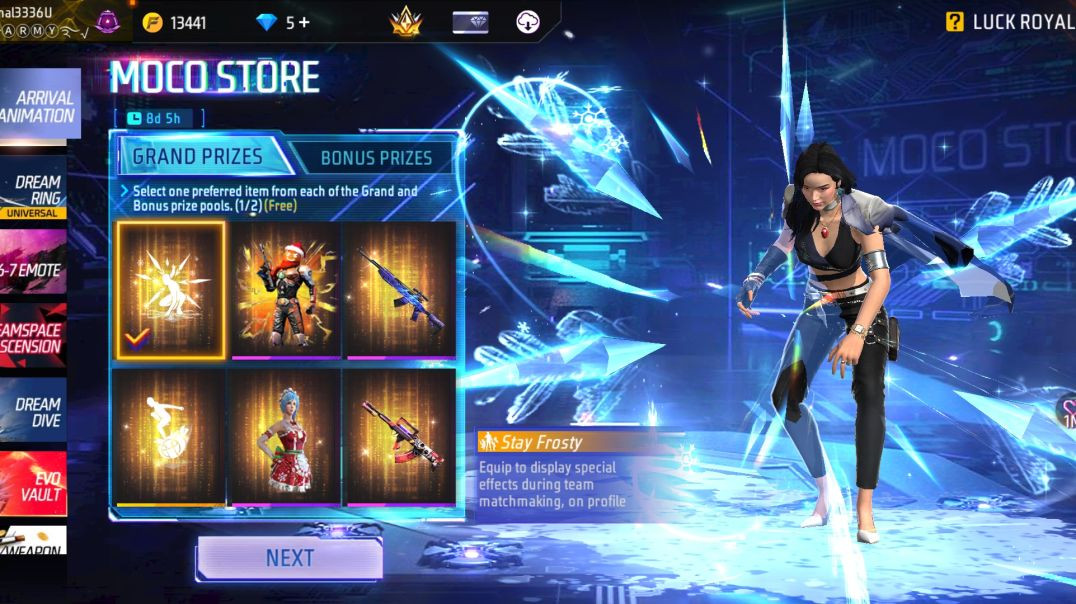The image size is (1076, 604).
Task: Add diamonds with the plus button
Action: 304,22
